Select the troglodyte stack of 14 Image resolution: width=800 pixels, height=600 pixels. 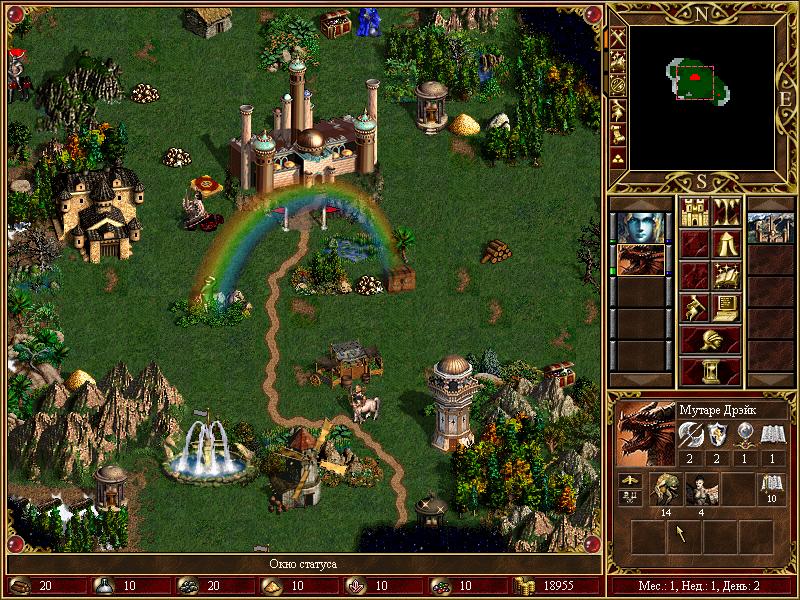click(665, 491)
